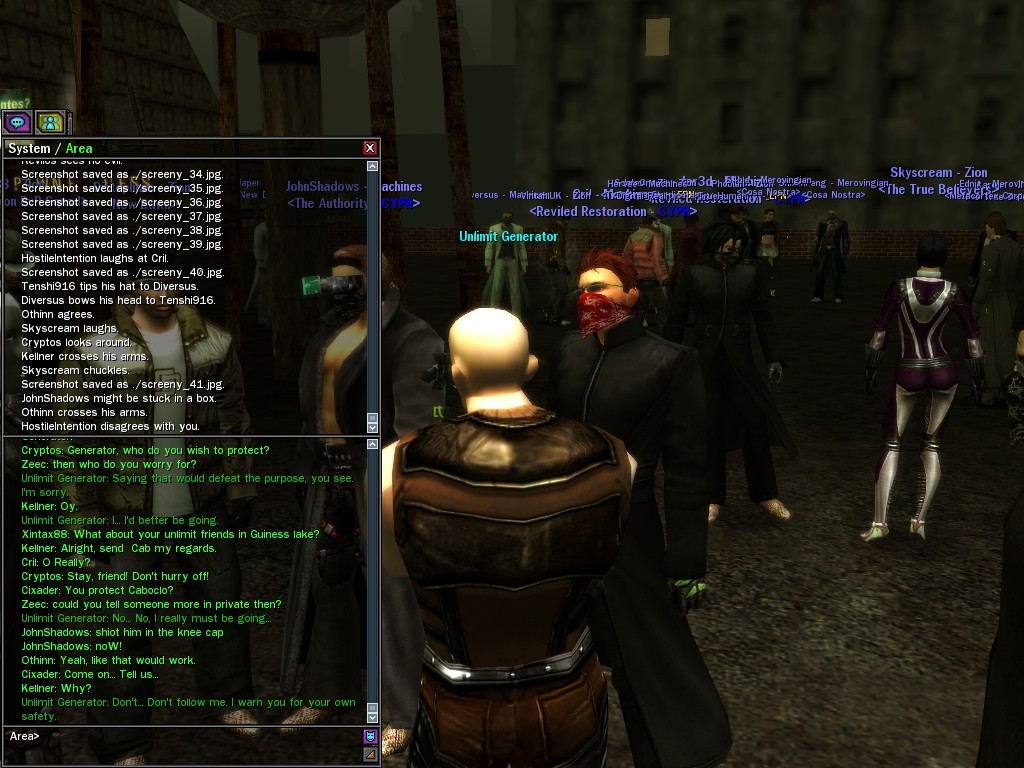
Task: Open the speech bubble chat icon
Action: pos(17,123)
